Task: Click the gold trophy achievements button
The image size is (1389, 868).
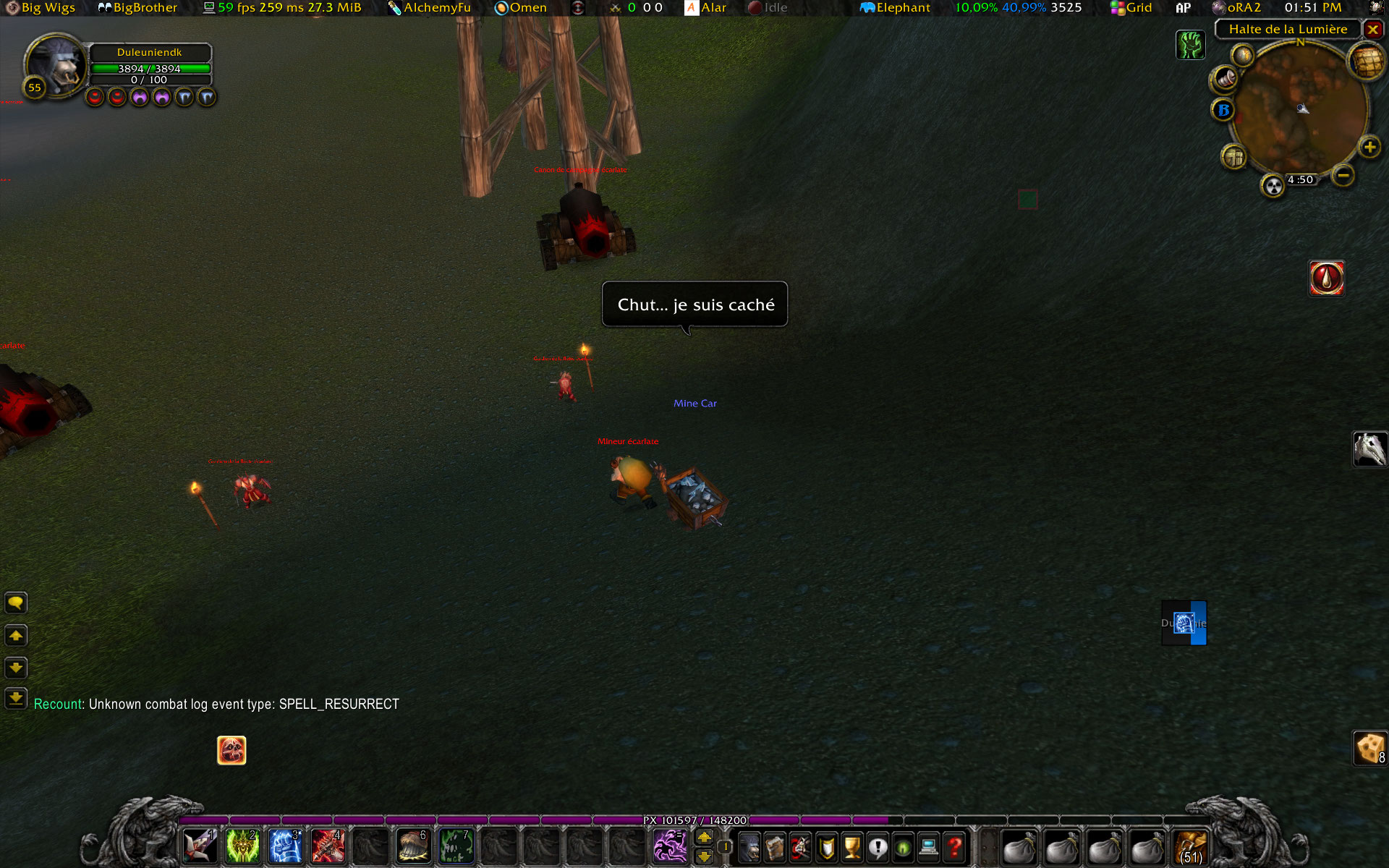Action: click(852, 846)
